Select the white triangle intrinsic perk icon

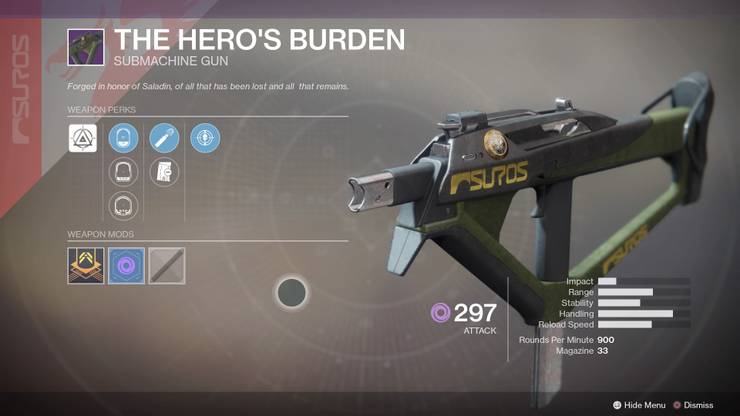click(x=83, y=138)
